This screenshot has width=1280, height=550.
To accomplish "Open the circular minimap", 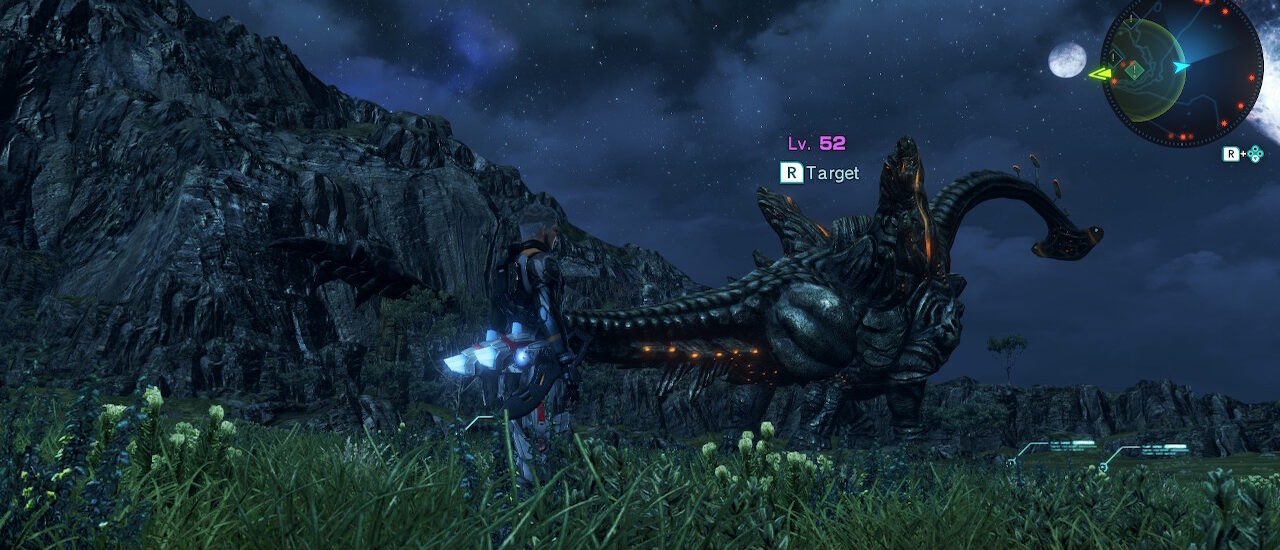I will (1181, 70).
